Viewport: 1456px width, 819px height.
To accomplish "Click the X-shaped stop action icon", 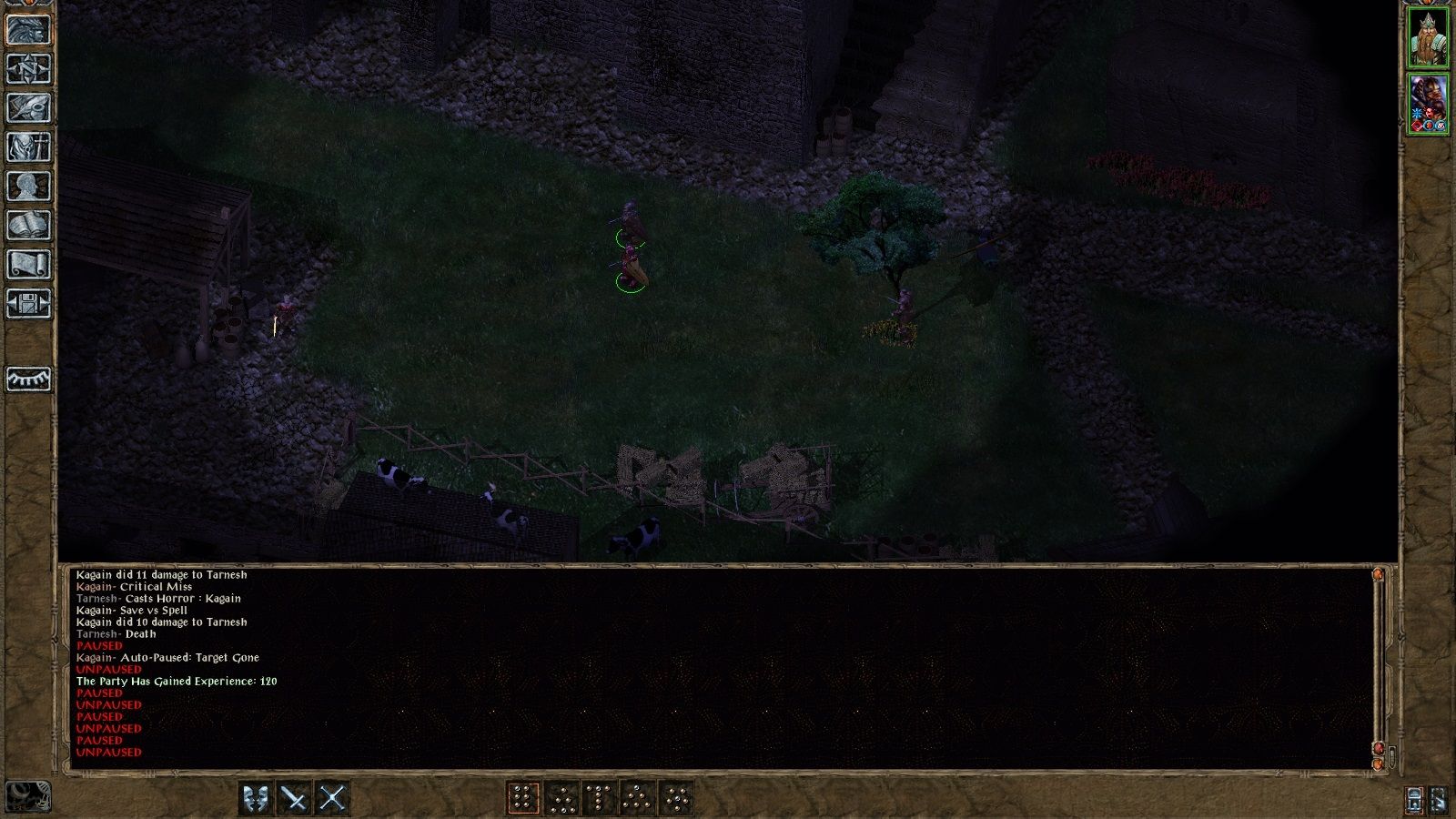I will pos(335,798).
